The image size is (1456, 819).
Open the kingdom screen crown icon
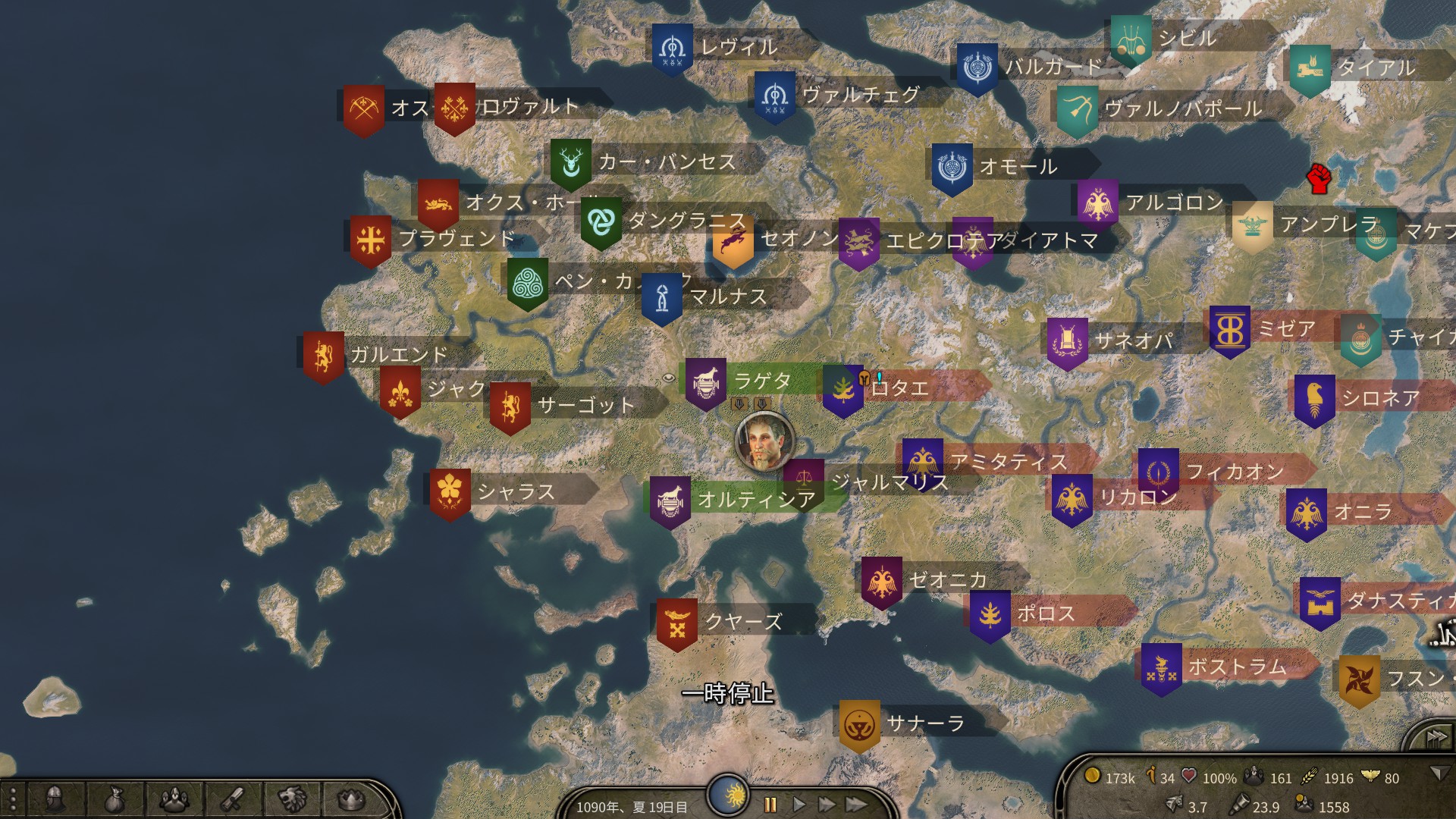click(x=350, y=799)
